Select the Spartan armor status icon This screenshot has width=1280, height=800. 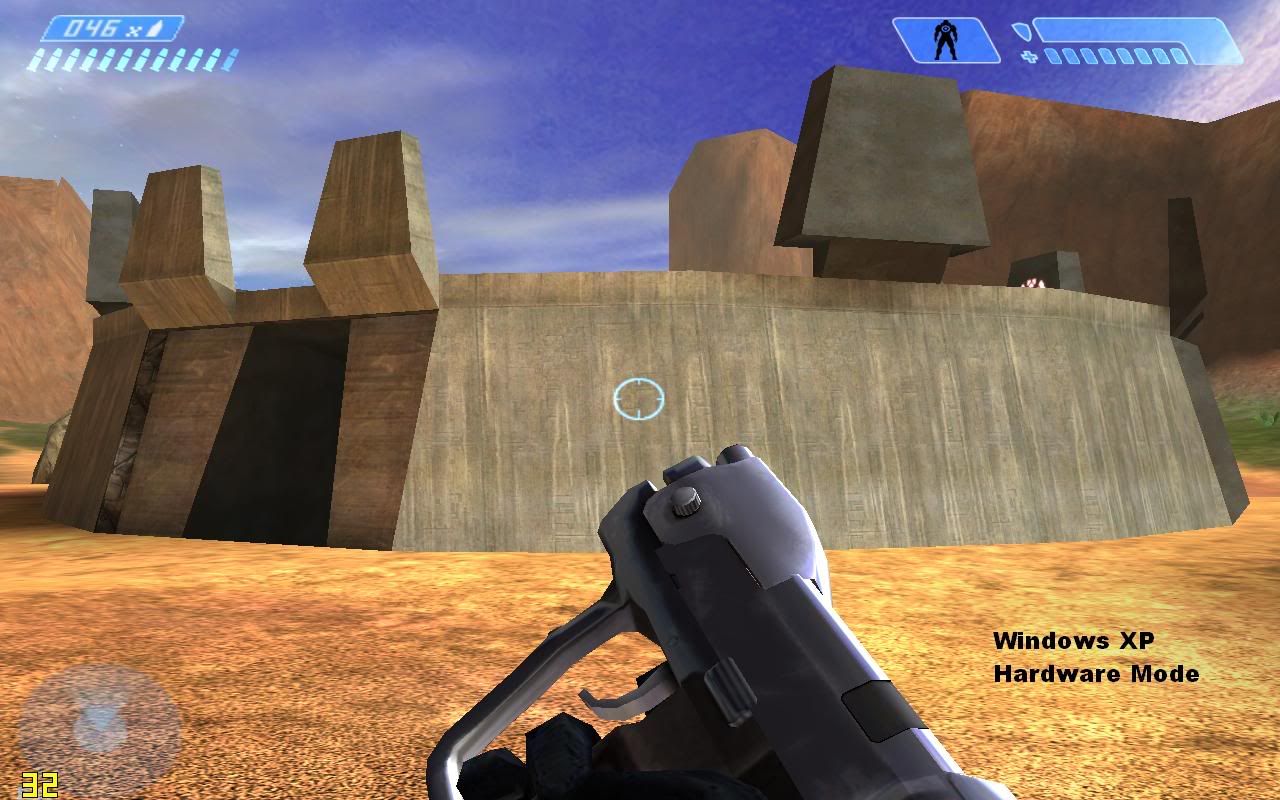pos(945,41)
